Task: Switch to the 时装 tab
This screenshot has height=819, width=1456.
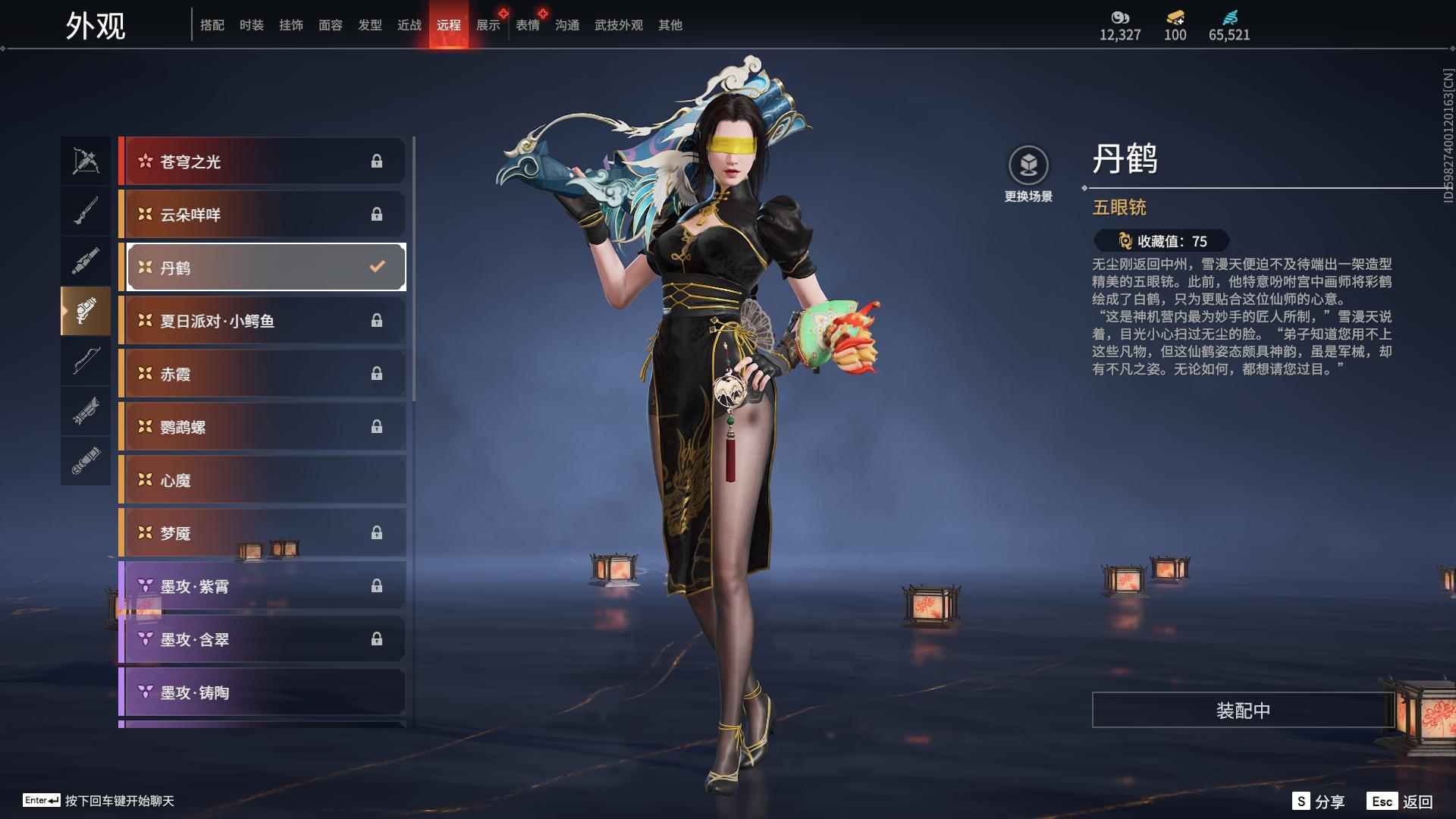Action: (x=251, y=24)
